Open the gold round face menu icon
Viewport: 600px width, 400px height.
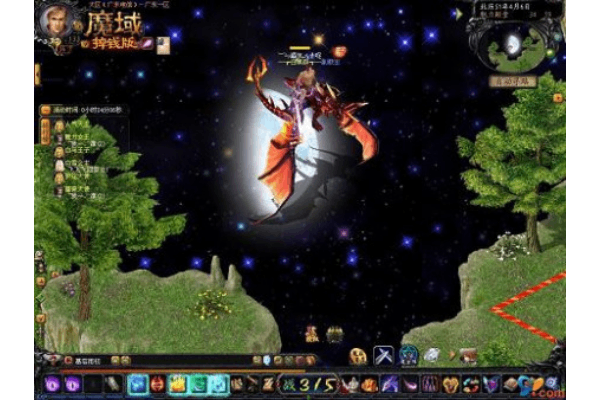click(x=358, y=355)
